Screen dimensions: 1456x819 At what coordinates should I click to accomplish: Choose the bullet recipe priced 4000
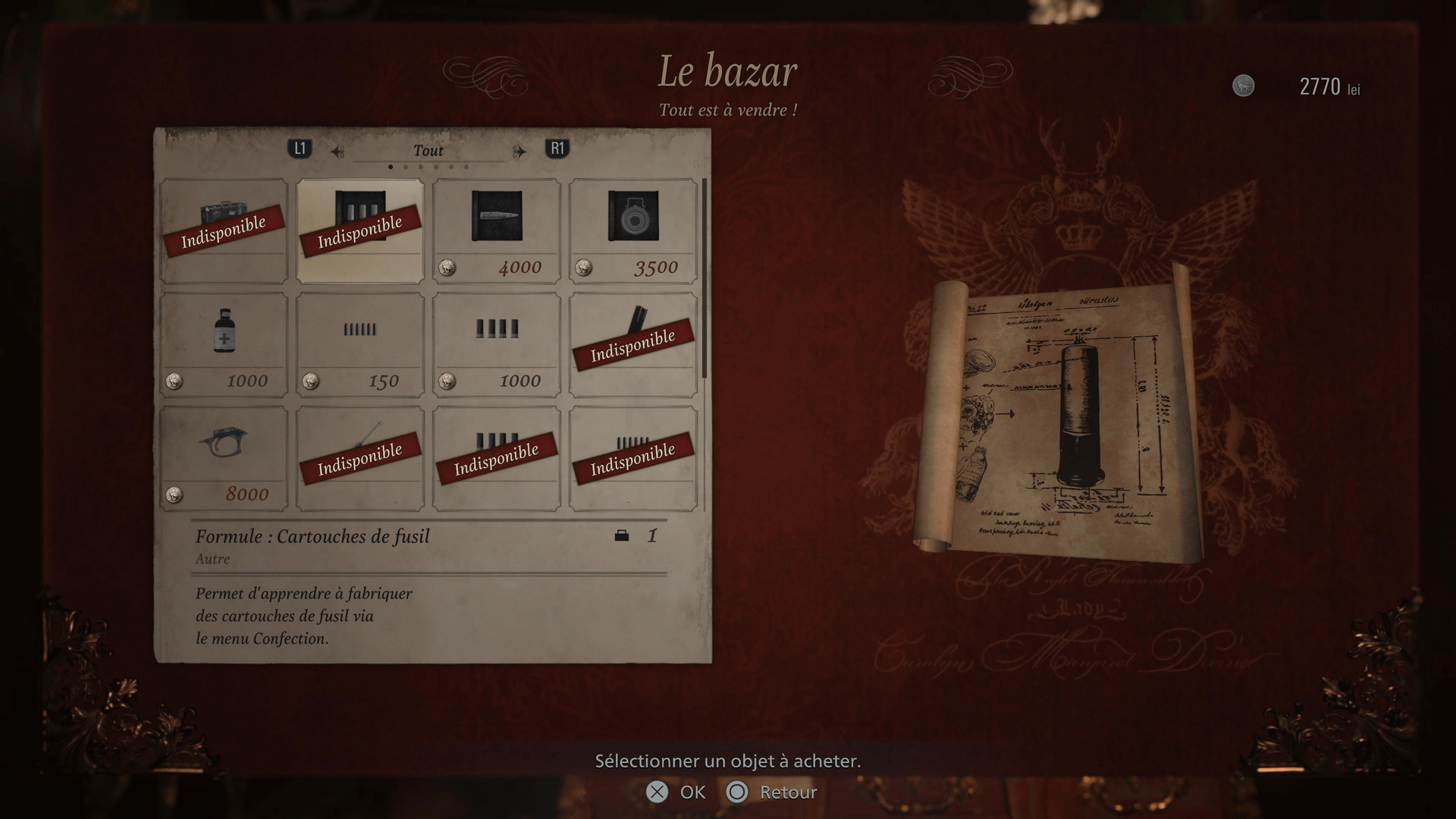point(497,231)
